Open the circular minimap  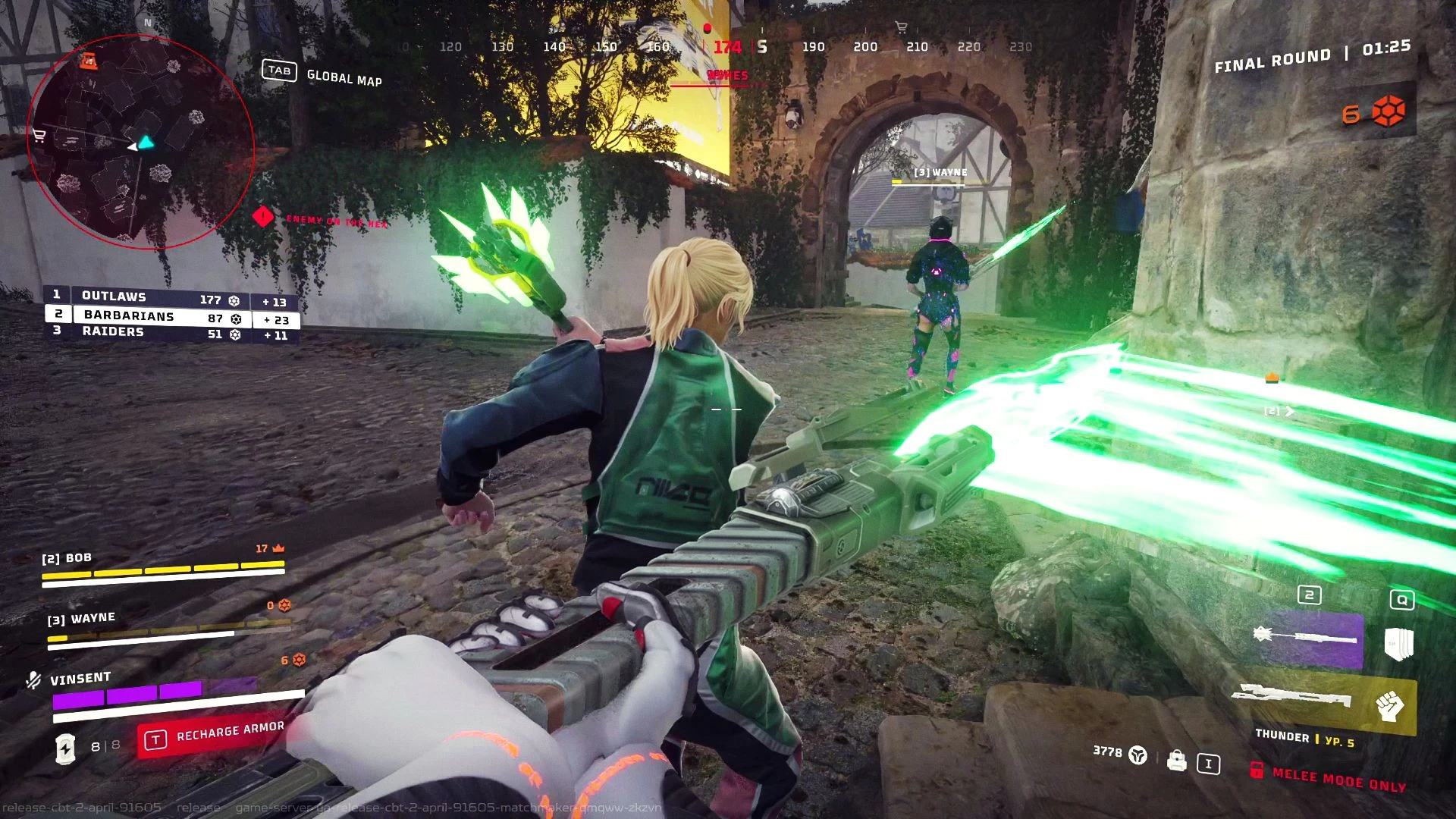click(x=140, y=142)
